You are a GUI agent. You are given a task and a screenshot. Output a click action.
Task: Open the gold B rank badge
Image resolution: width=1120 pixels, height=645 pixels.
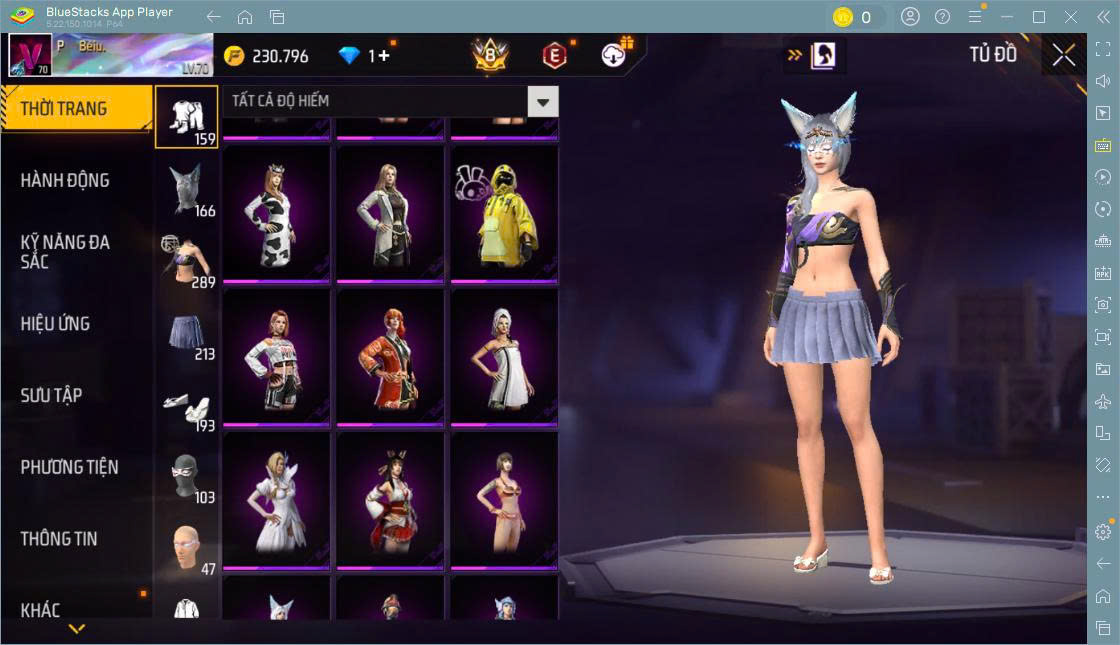pos(490,56)
